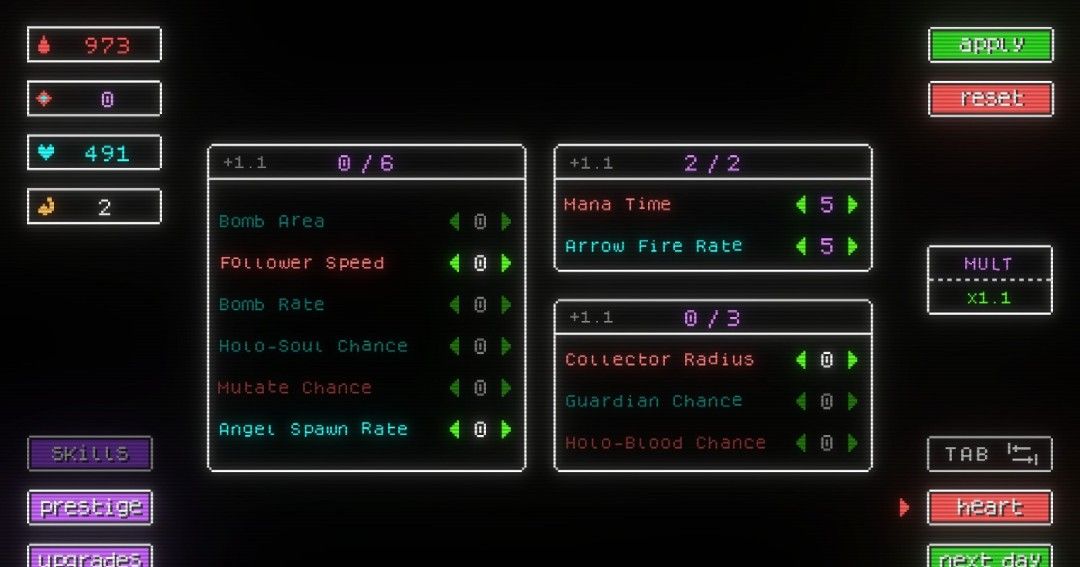
Task: Open the Skills menu
Action: 90,454
